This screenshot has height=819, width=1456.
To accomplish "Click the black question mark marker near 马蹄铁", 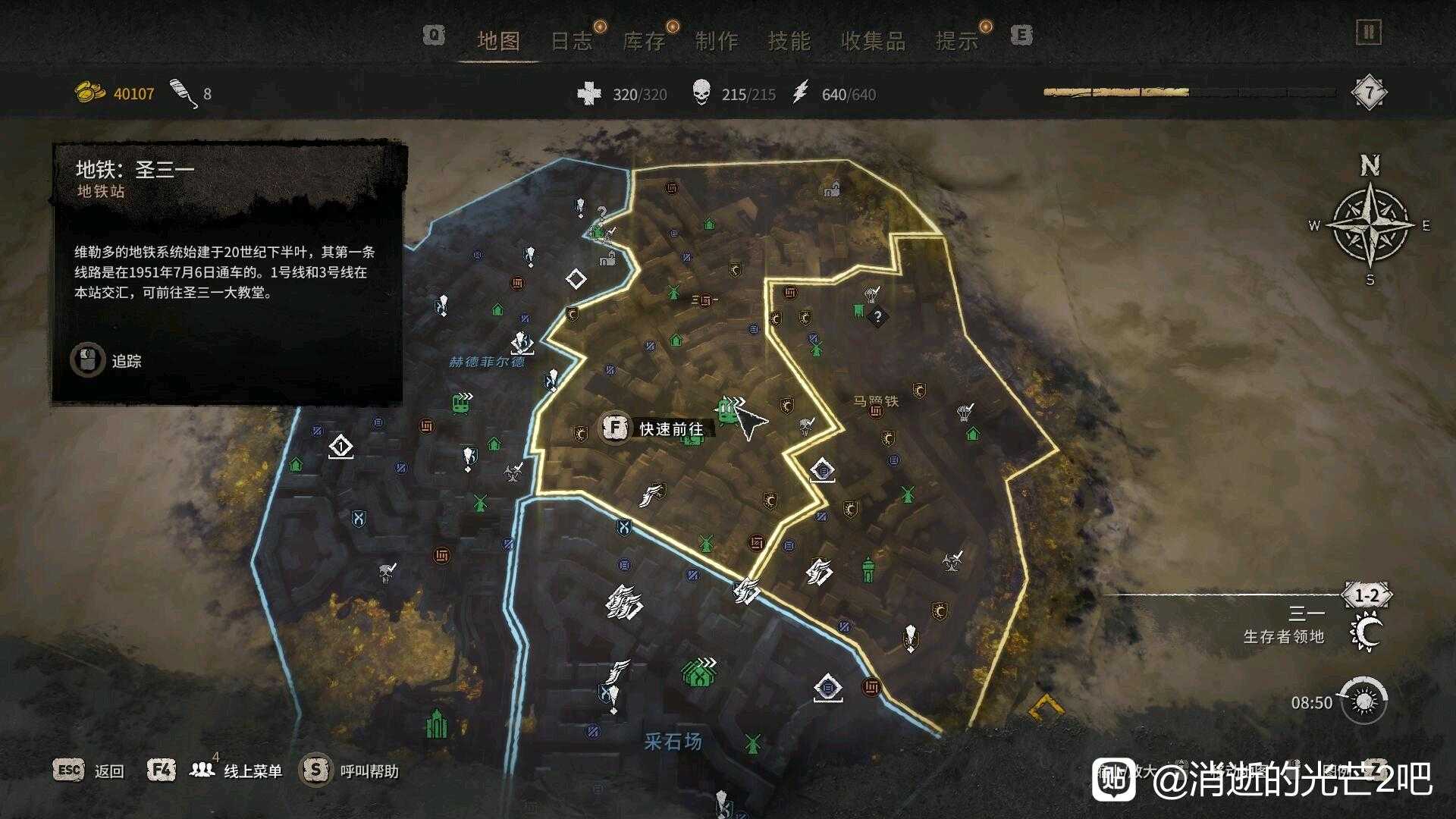I will (877, 317).
